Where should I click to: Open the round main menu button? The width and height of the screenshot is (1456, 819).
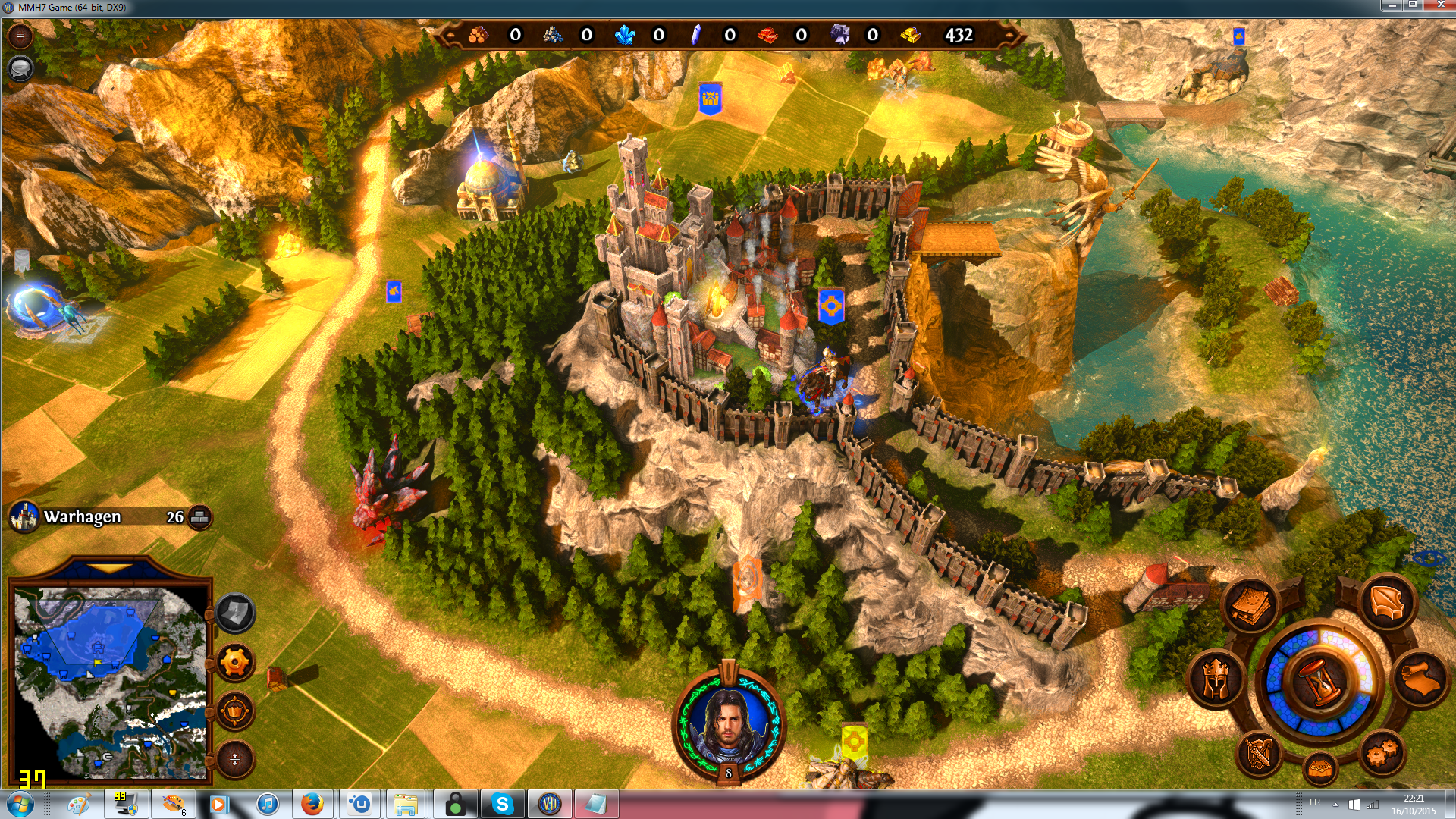pyautogui.click(x=20, y=36)
